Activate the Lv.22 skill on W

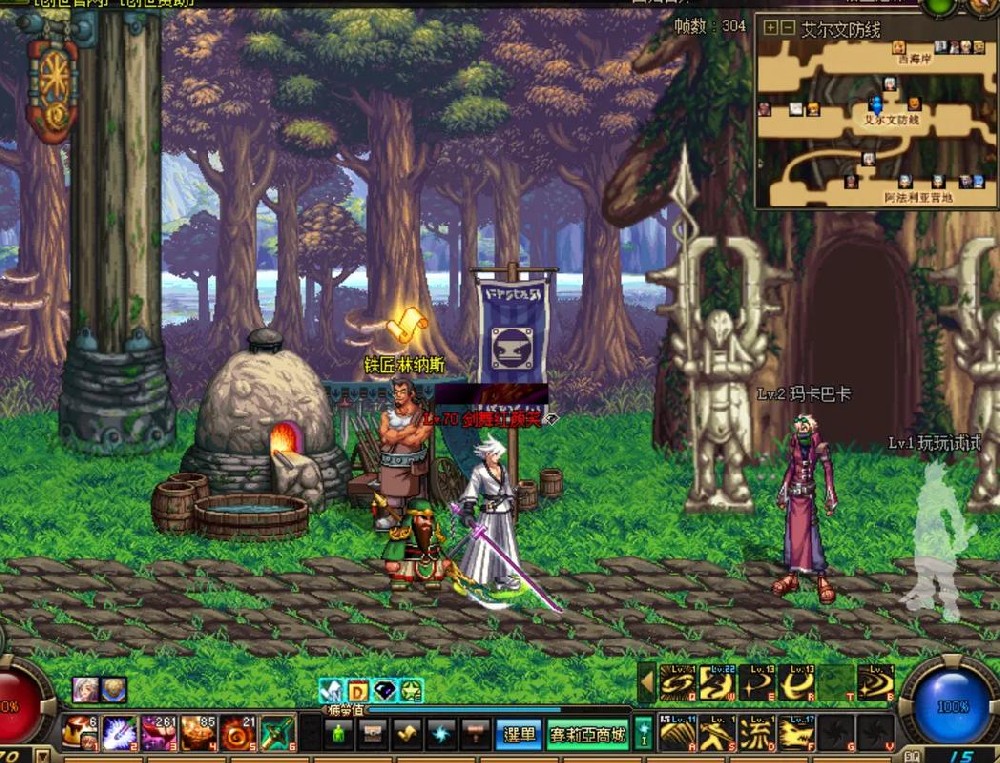coord(716,683)
